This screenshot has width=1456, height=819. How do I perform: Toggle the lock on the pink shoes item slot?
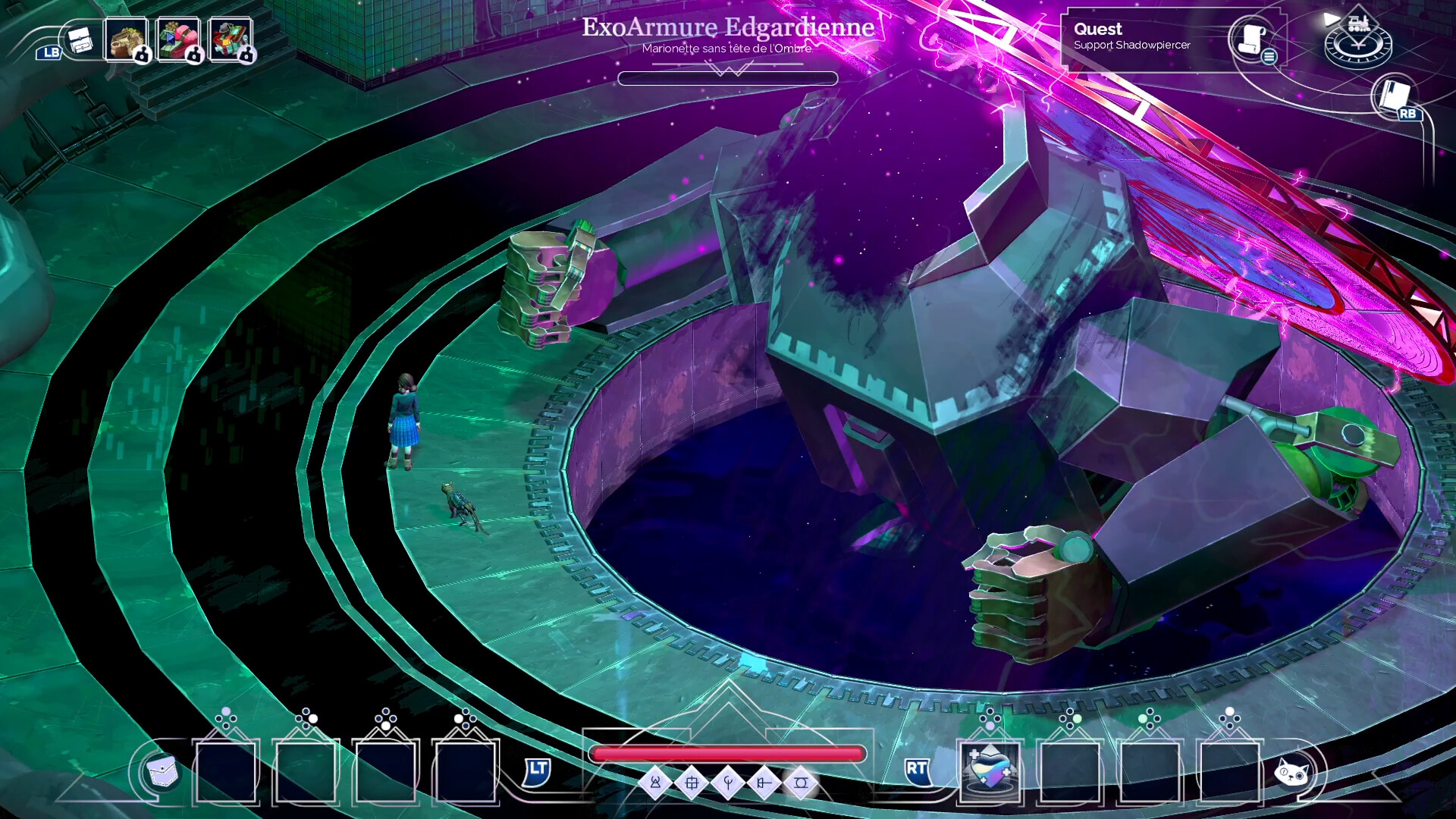tap(194, 55)
